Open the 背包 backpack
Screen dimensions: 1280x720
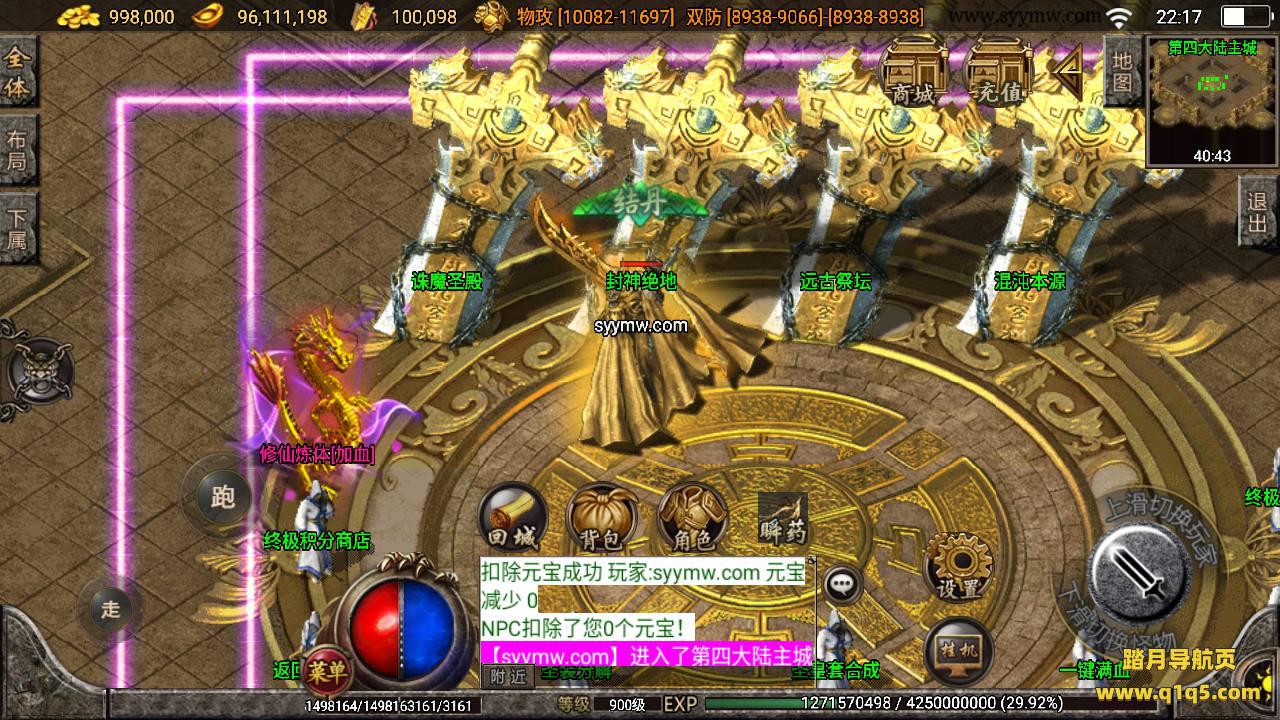[x=601, y=518]
